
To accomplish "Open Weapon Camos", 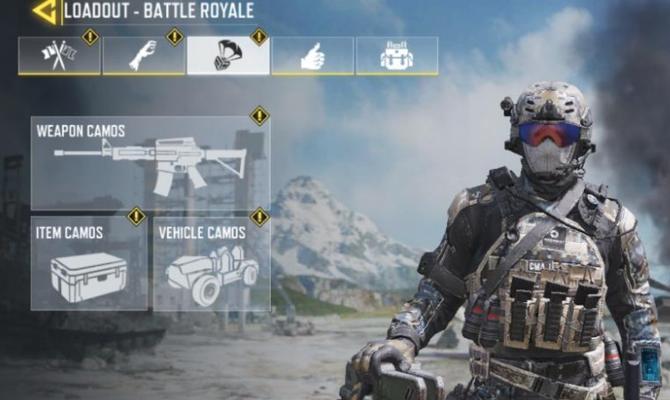I will 150,162.
